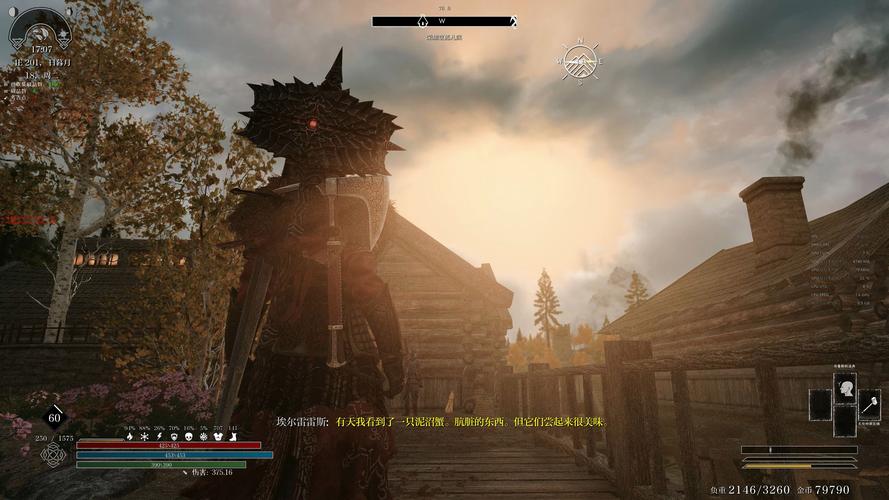This screenshot has height=500, width=889.
Task: Click the fire resistance flame icon
Action: click(x=130, y=437)
